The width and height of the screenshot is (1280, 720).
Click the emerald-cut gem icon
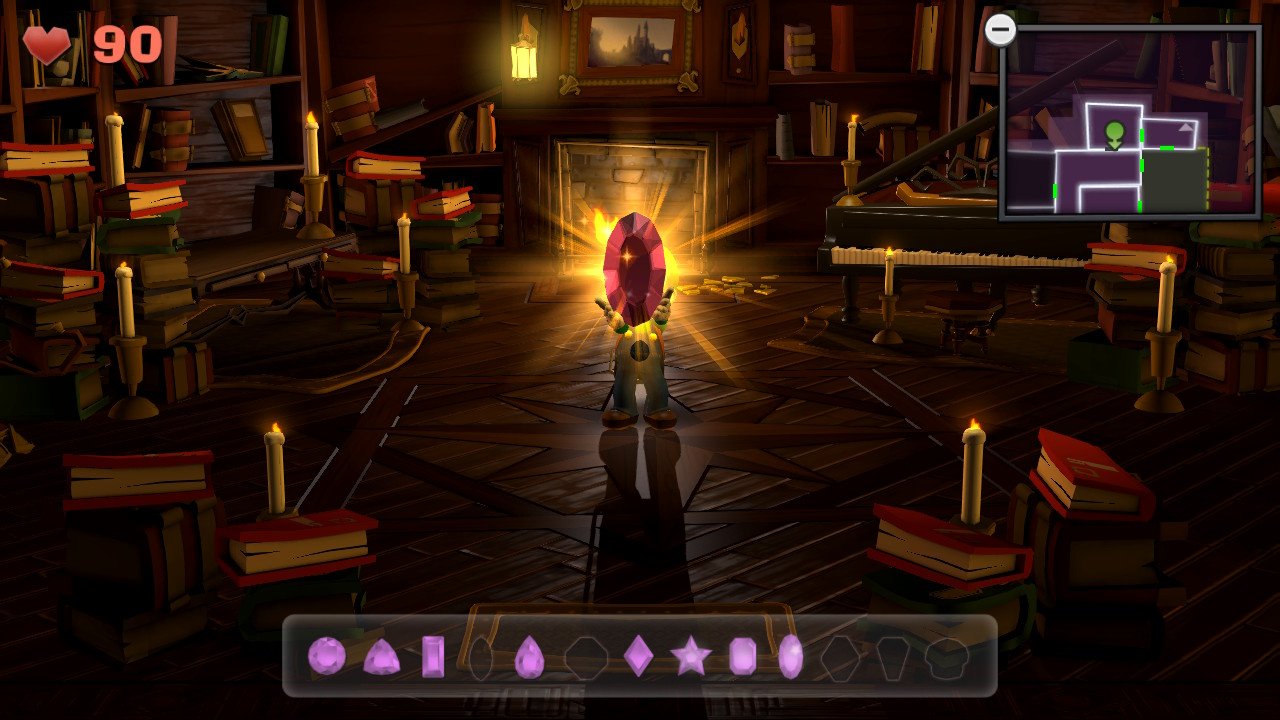coord(742,655)
